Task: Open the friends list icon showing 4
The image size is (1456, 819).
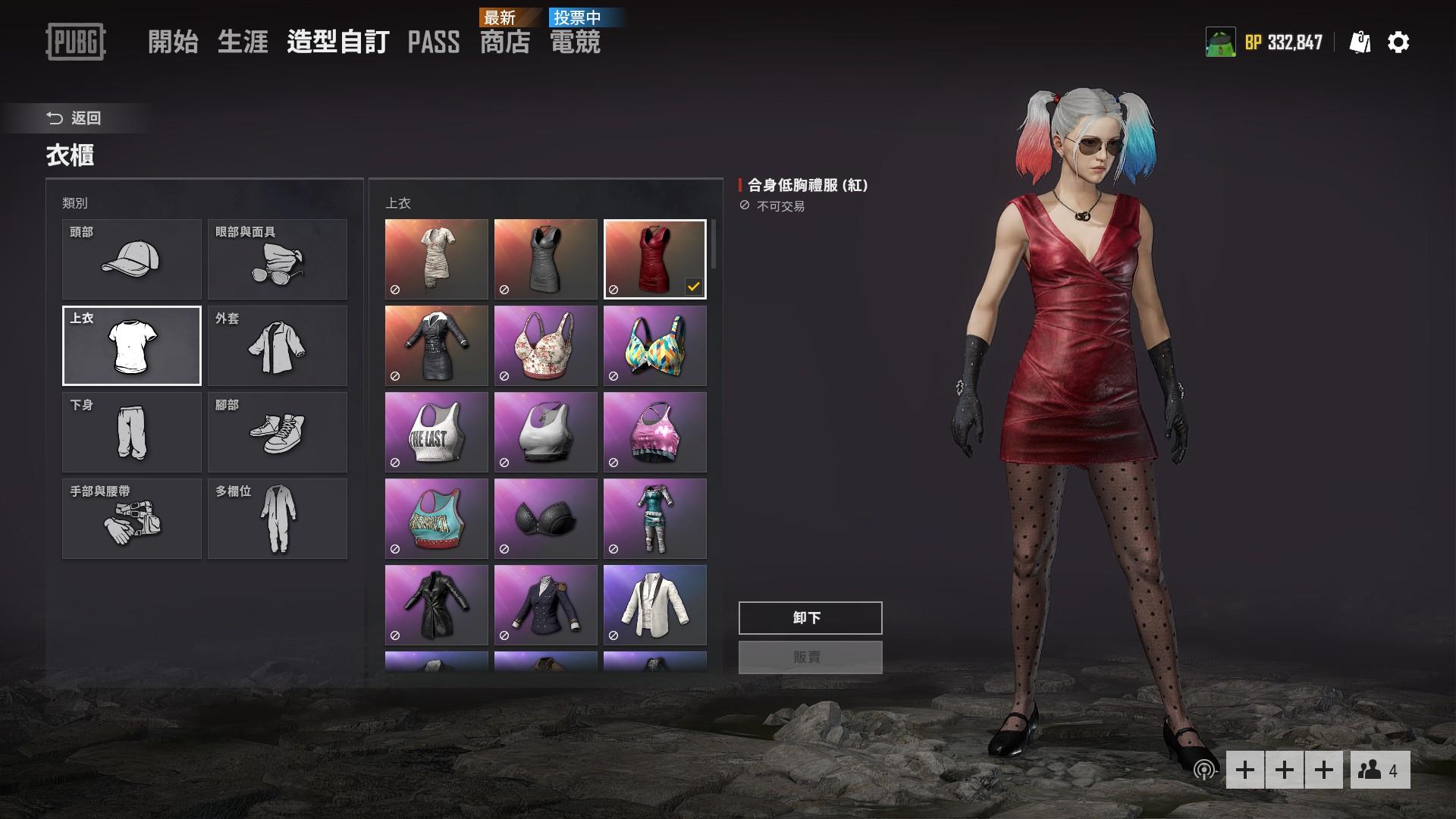Action: pos(1379,770)
